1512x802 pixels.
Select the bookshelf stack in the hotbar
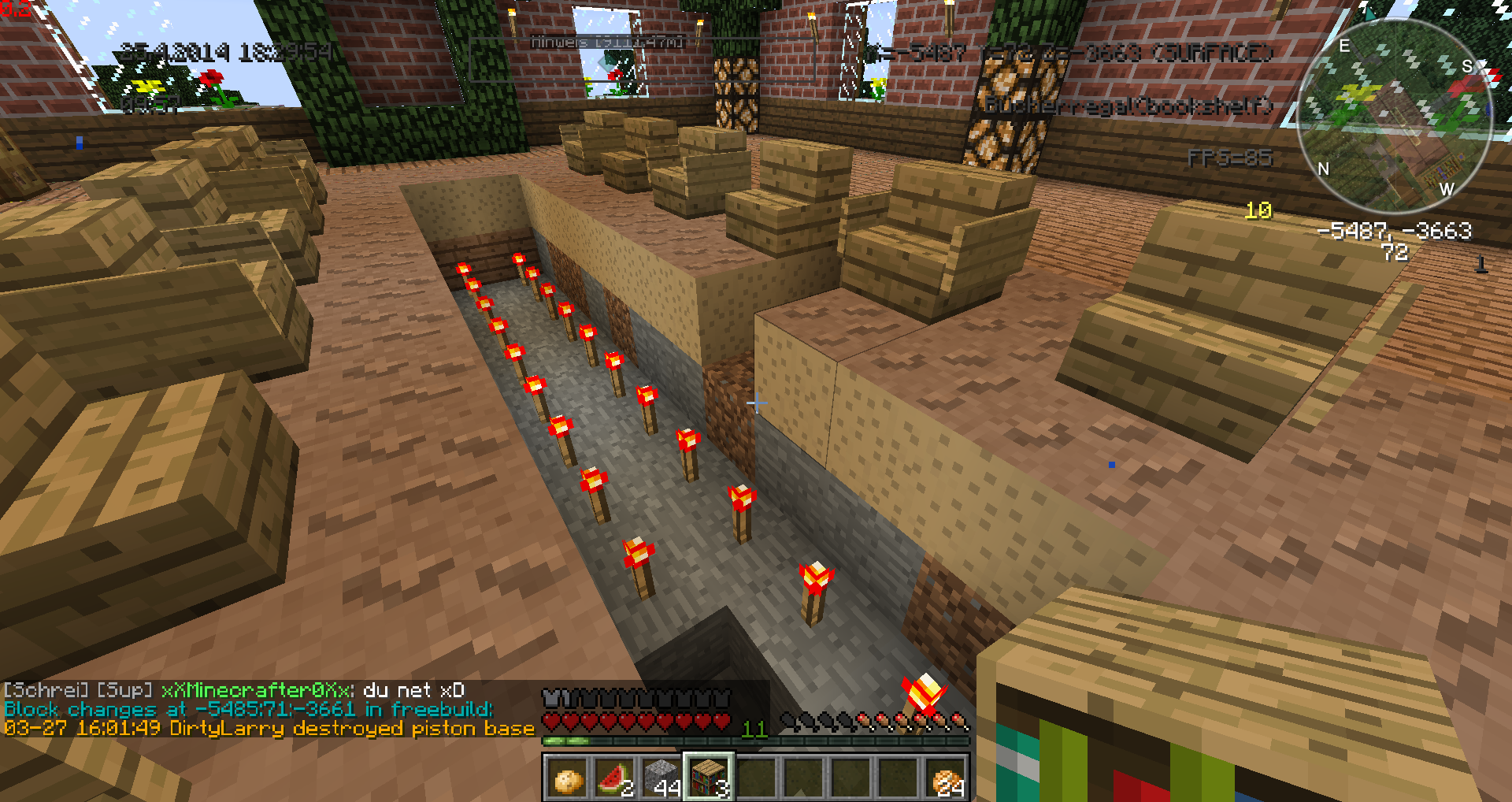click(709, 778)
